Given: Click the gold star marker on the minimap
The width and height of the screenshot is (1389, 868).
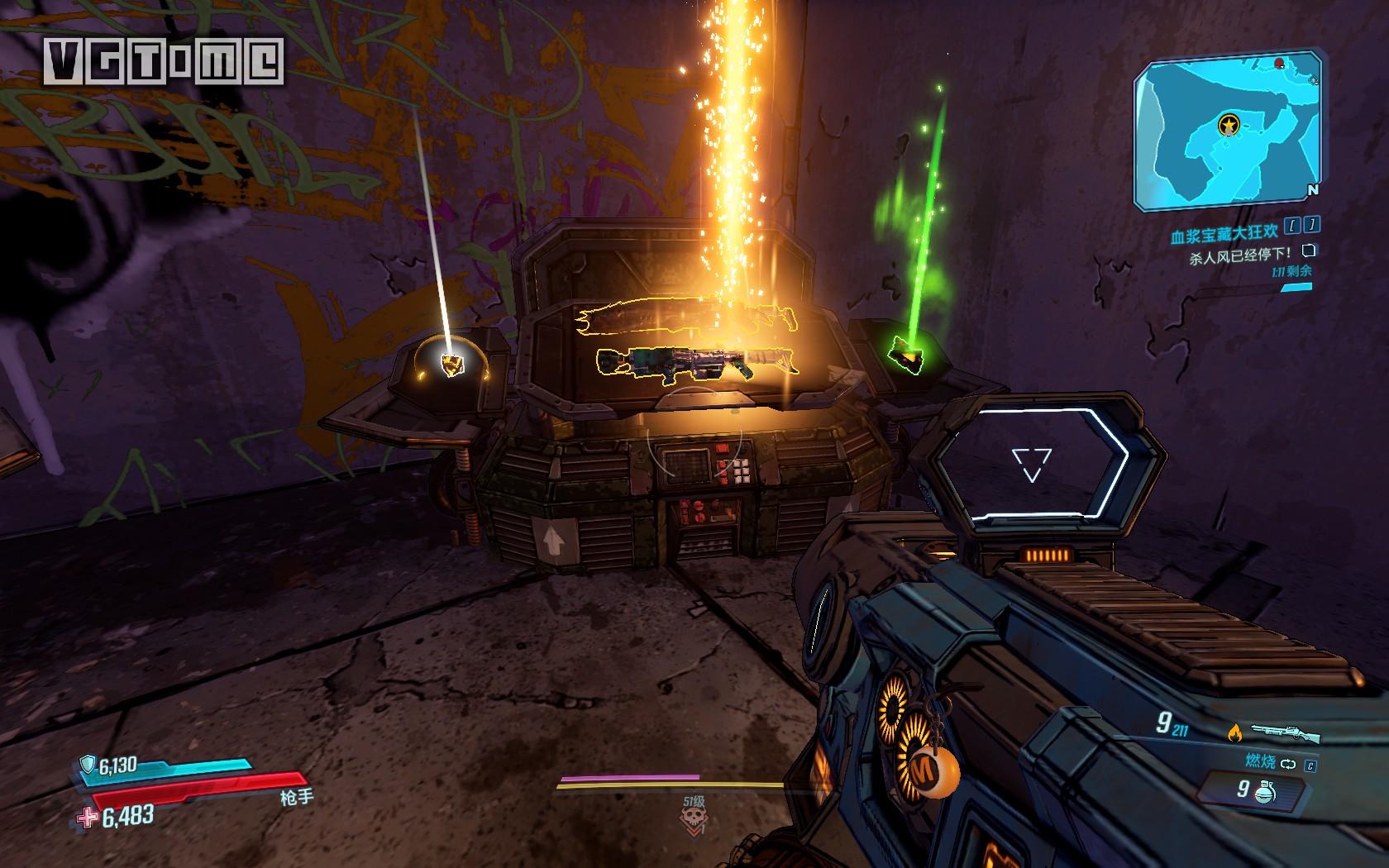Looking at the screenshot, I should (1229, 125).
